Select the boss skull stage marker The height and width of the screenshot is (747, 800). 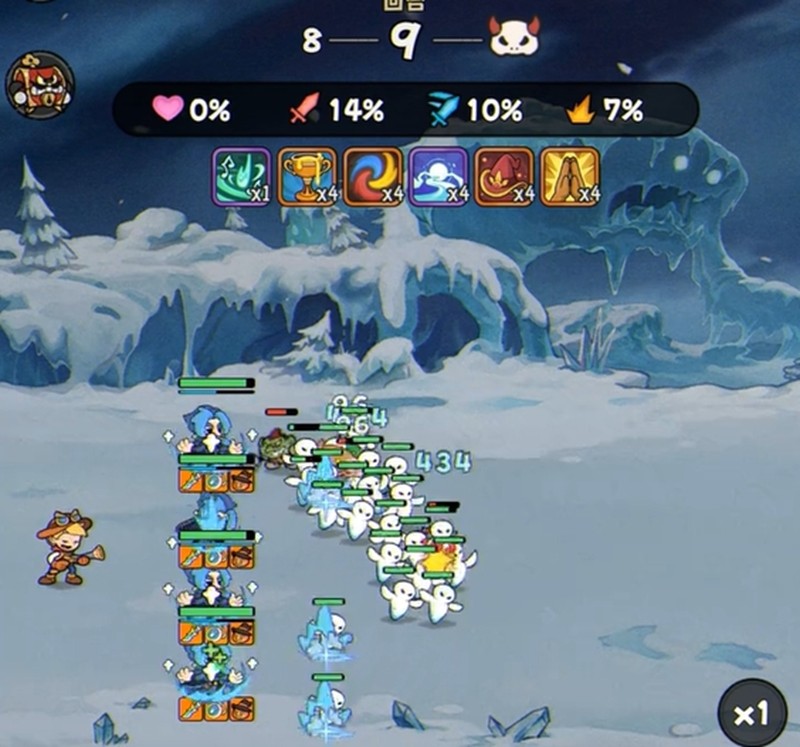[x=514, y=38]
